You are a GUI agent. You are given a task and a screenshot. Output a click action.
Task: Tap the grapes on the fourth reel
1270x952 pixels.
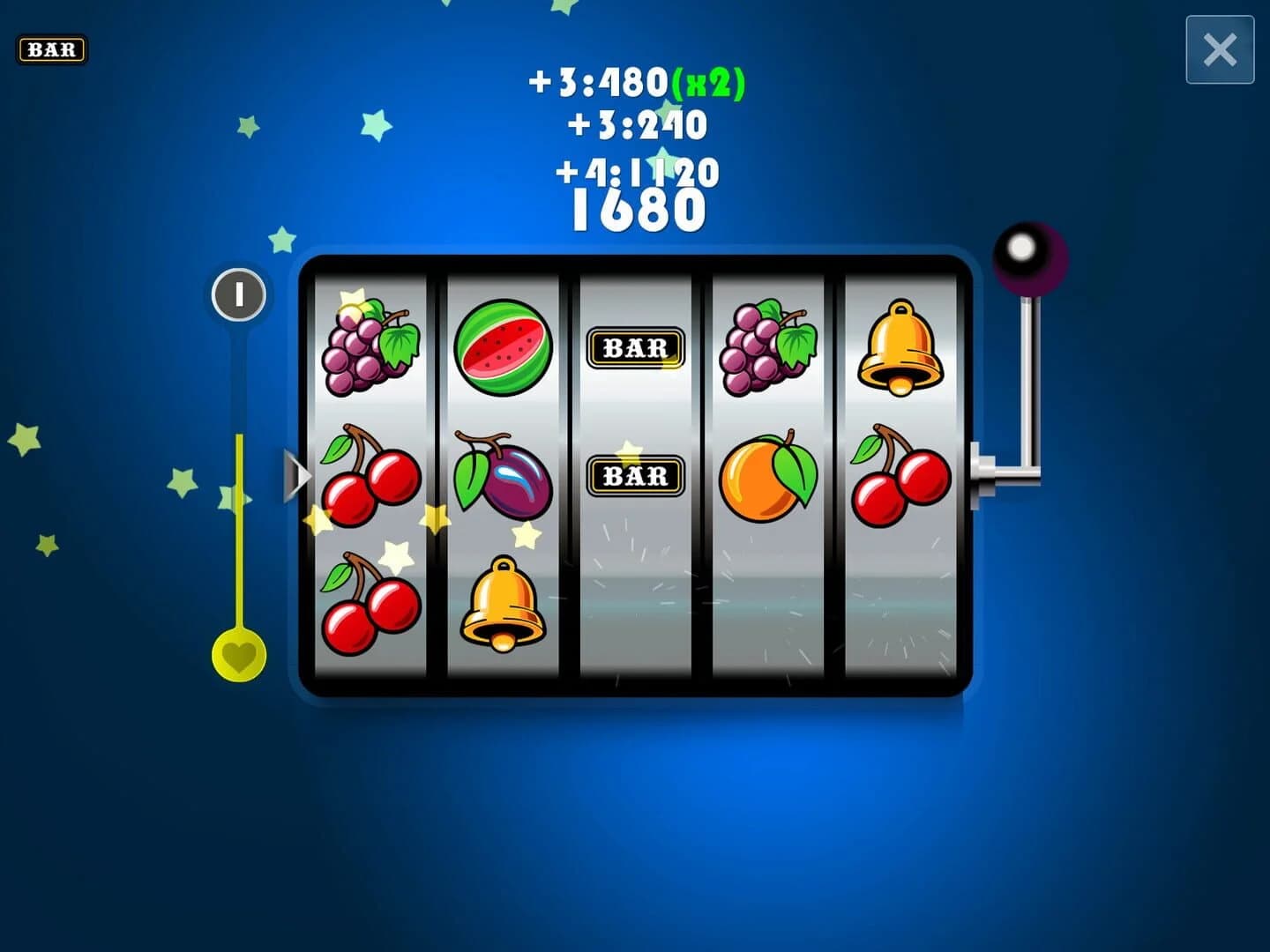pyautogui.click(x=766, y=346)
